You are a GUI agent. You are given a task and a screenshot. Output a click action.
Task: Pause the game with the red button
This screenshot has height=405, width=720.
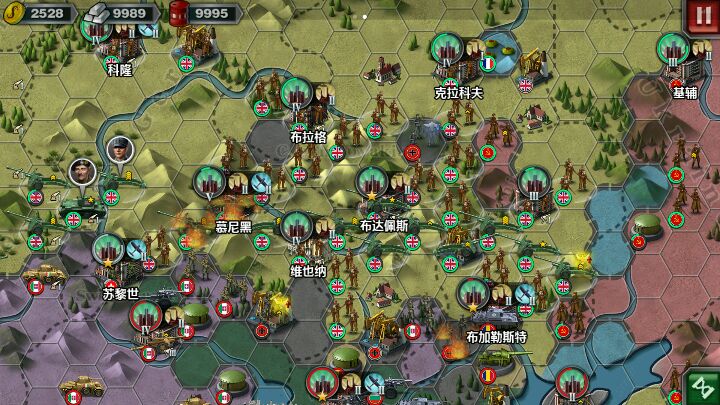click(699, 16)
